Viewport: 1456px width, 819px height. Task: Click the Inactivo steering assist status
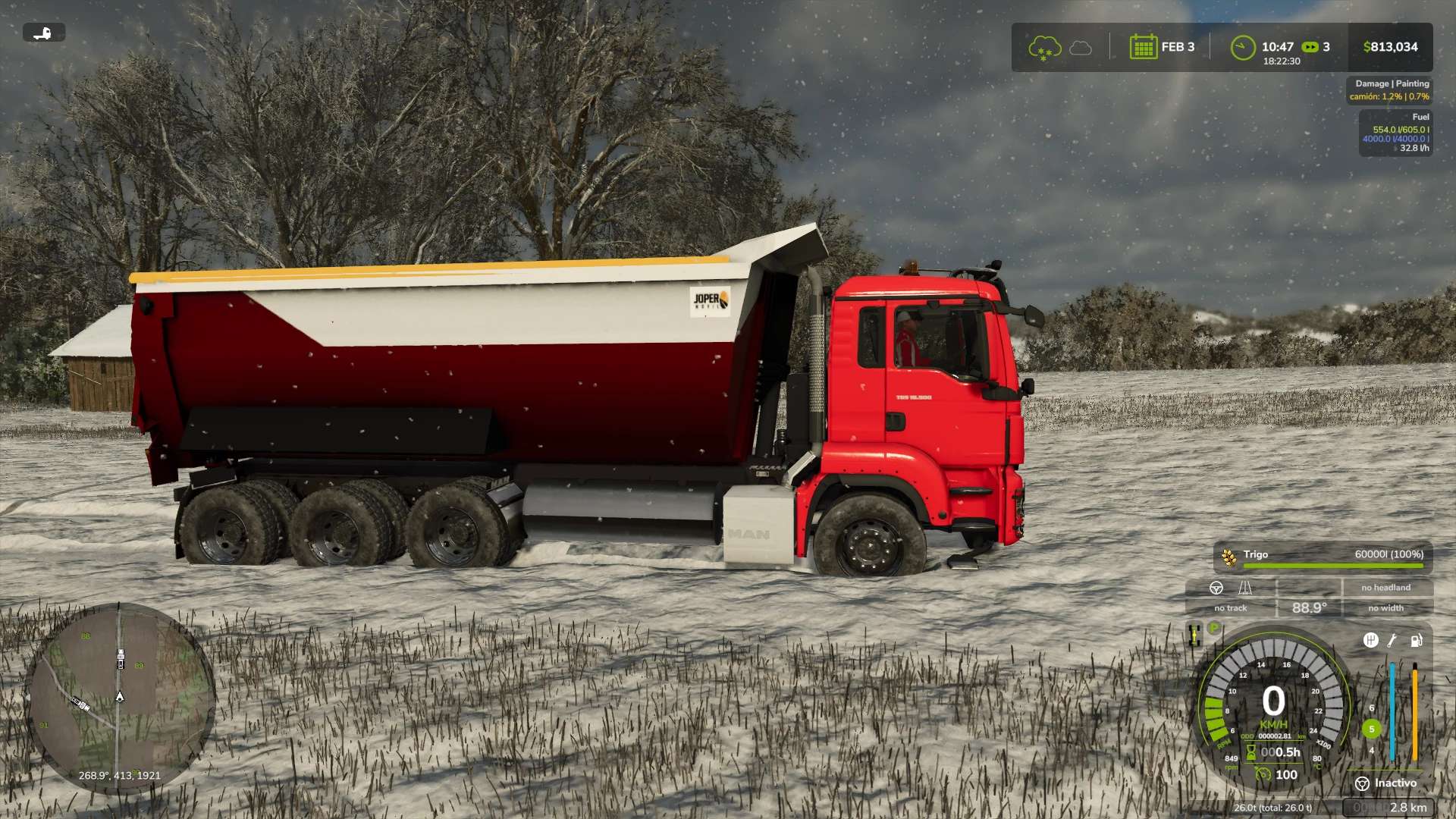1385,783
